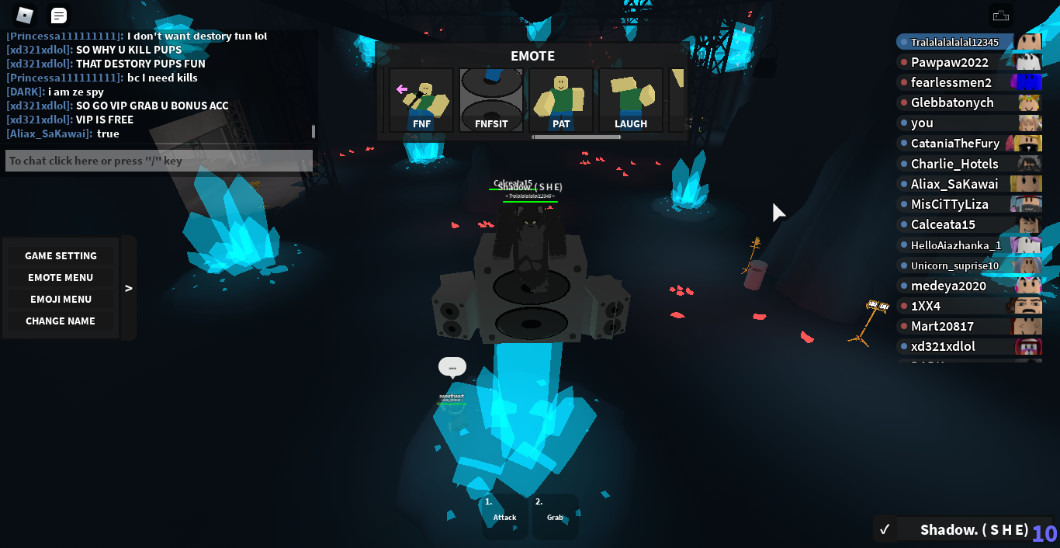Click the Change Name button

61,321
